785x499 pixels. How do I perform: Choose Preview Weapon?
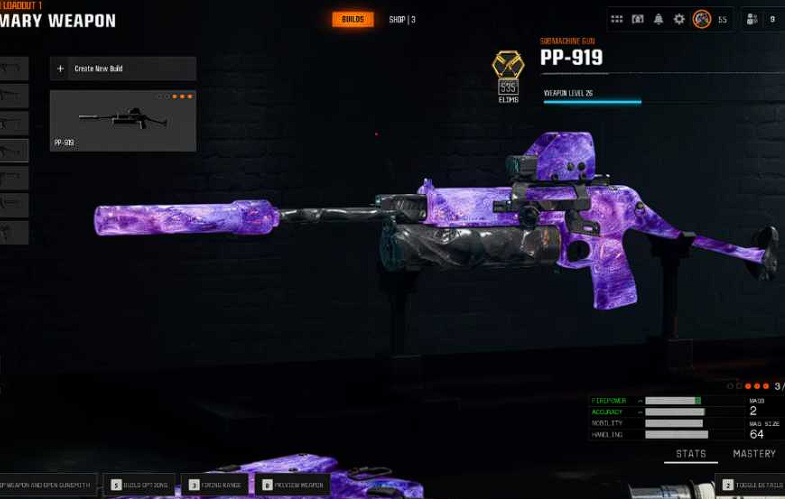pyautogui.click(x=292, y=485)
